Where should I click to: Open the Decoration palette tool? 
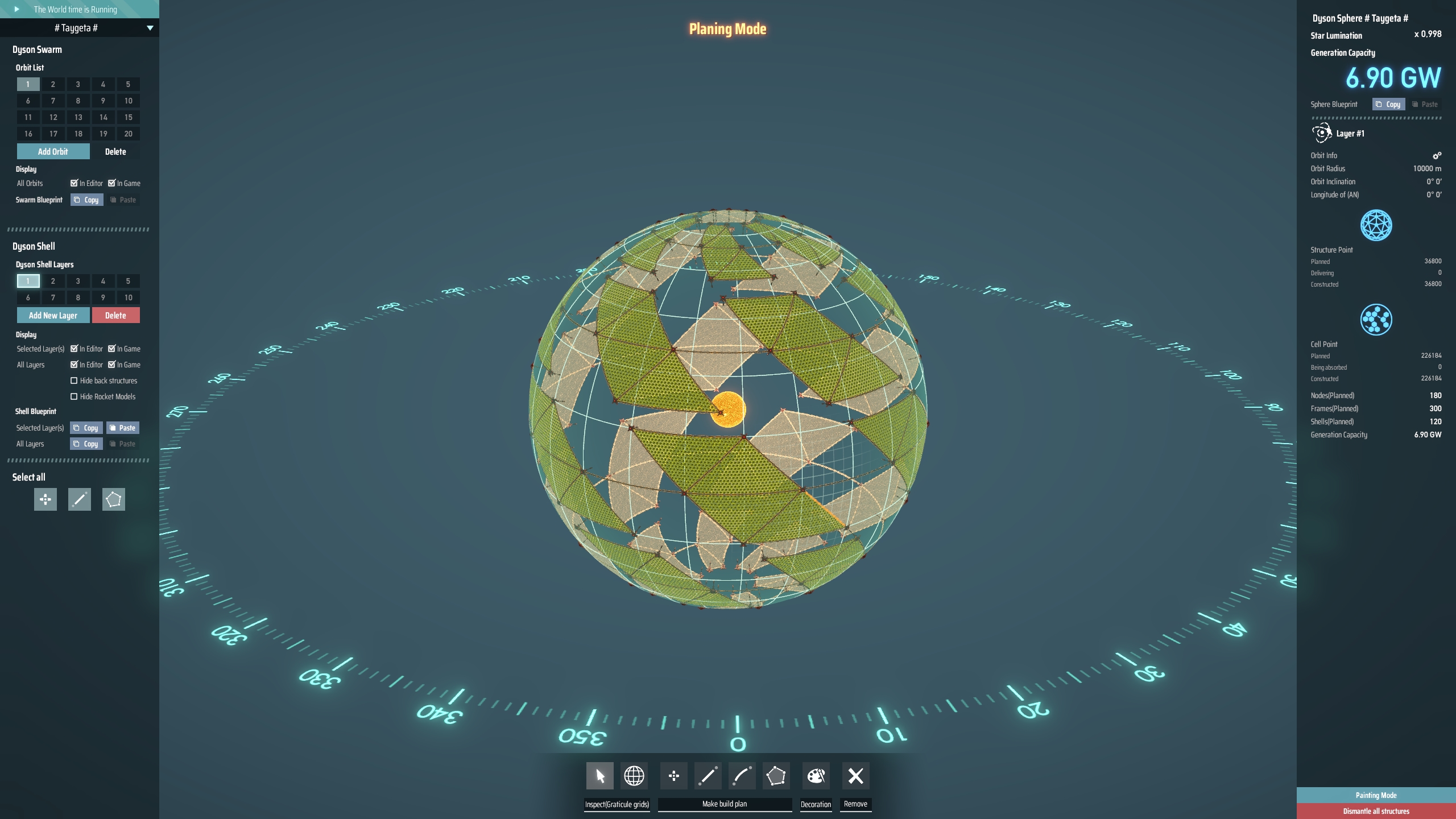[x=815, y=776]
